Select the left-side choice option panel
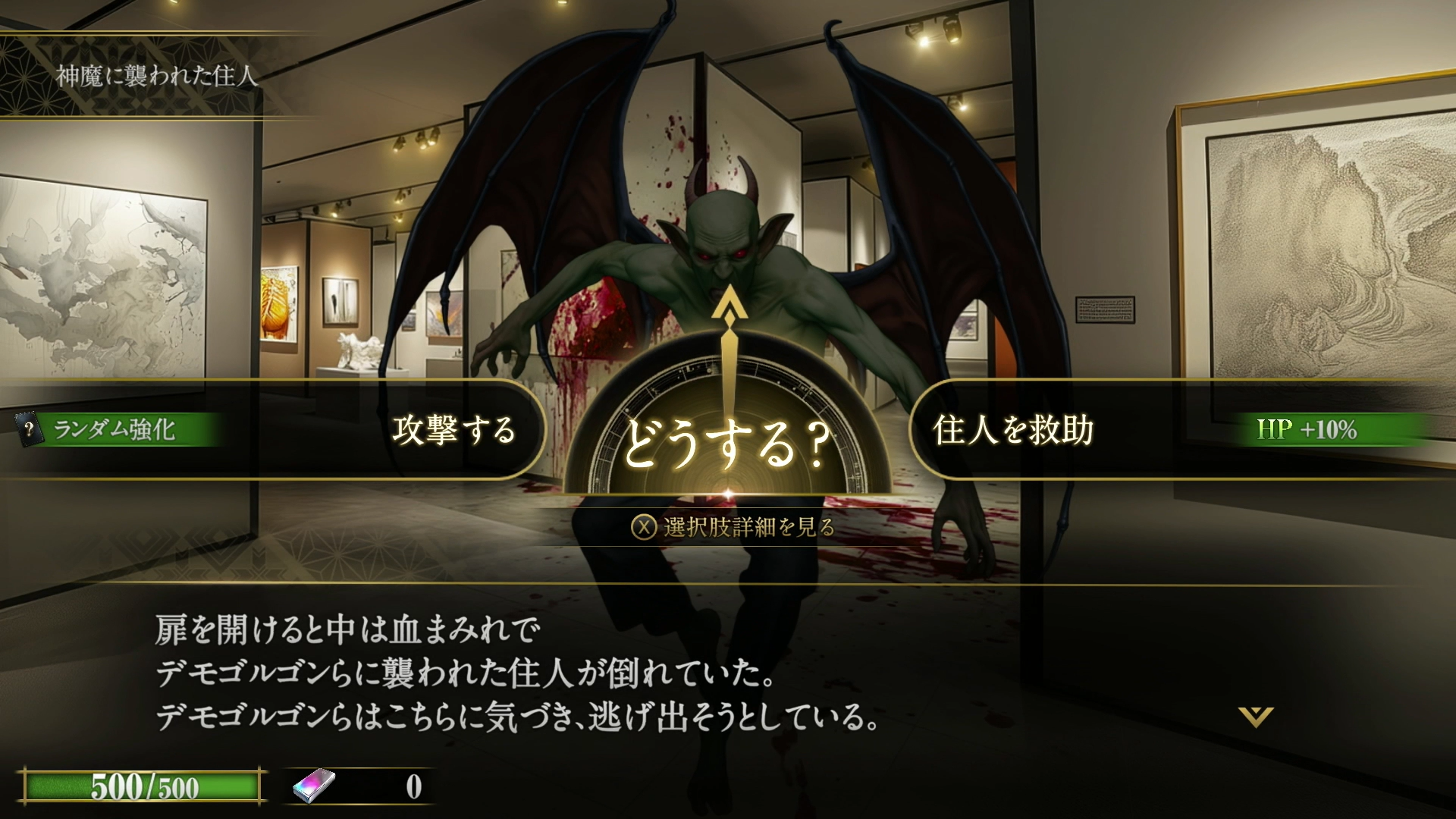 (455, 430)
